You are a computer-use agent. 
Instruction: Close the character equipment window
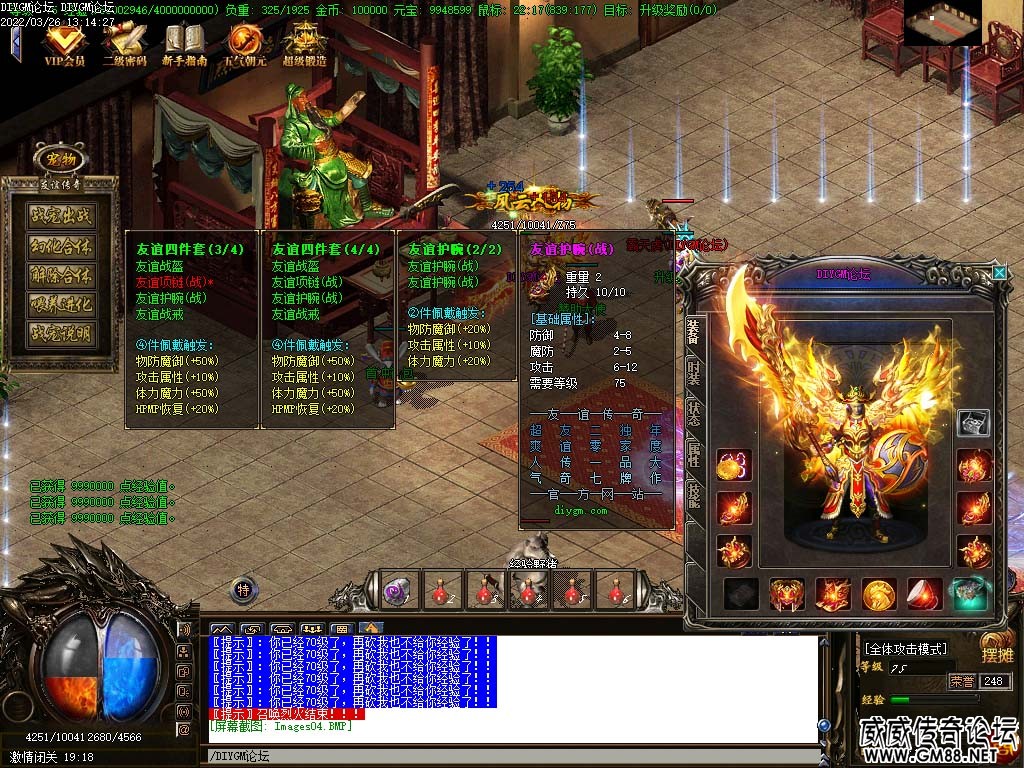[x=998, y=272]
